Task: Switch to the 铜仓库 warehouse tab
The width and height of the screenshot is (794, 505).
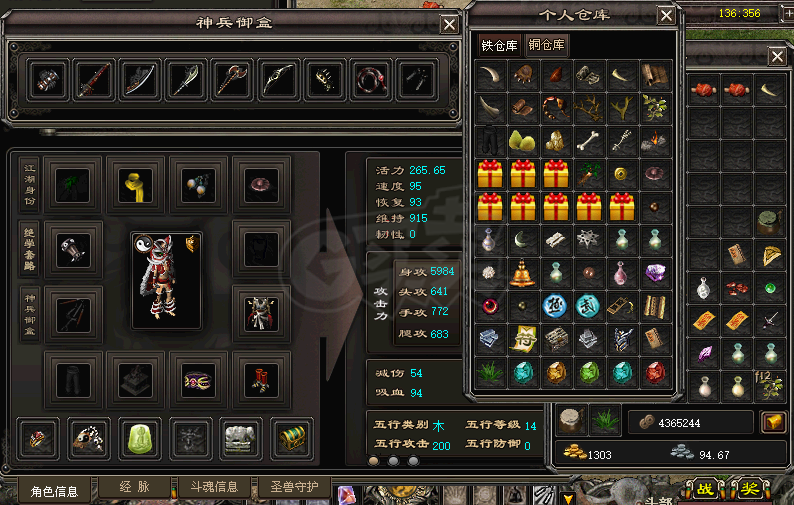Action: pyautogui.click(x=546, y=45)
